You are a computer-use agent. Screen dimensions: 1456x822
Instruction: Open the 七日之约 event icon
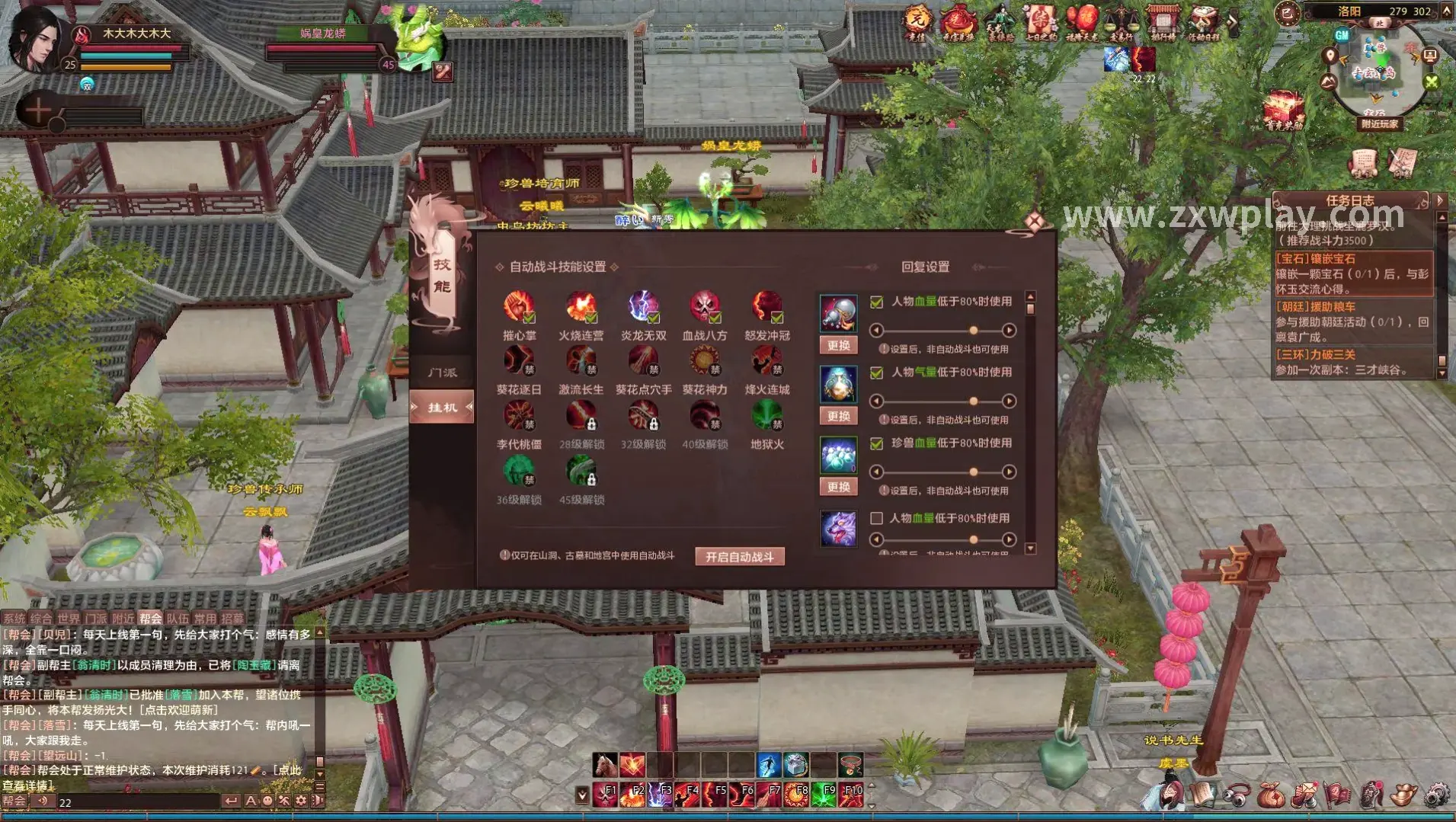click(1041, 20)
